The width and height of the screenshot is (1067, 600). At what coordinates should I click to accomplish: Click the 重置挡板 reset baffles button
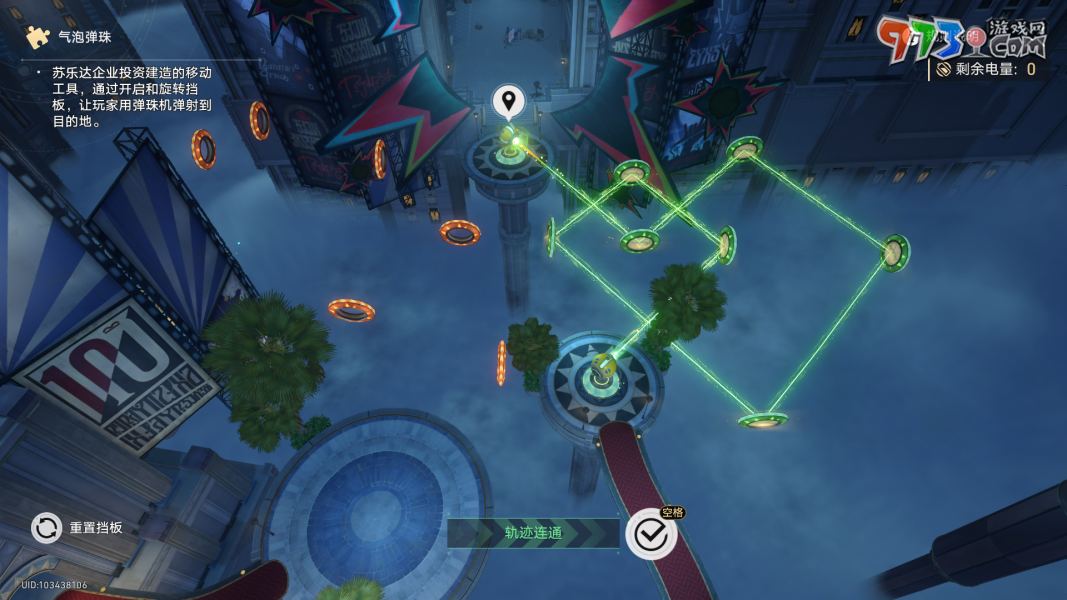[x=47, y=527]
